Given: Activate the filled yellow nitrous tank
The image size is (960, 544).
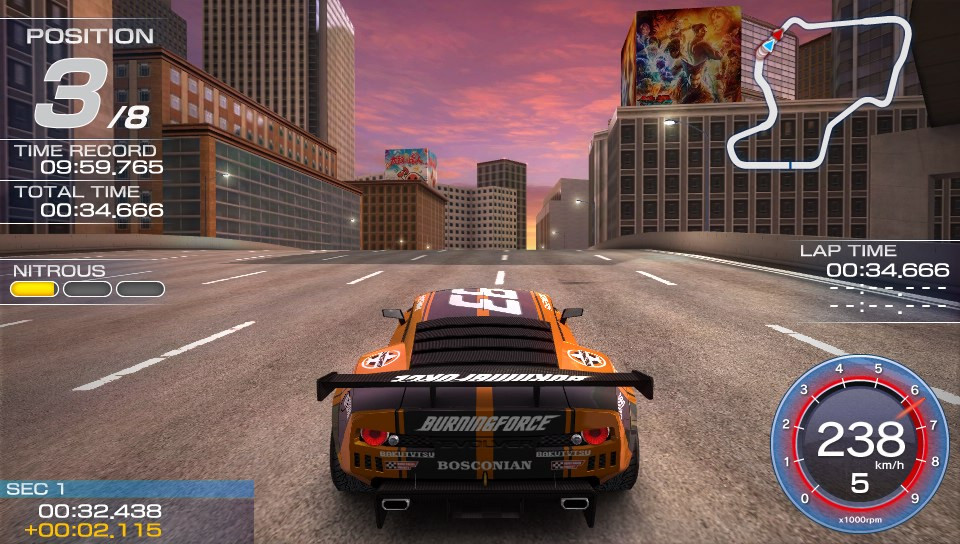Looking at the screenshot, I should 35,289.
